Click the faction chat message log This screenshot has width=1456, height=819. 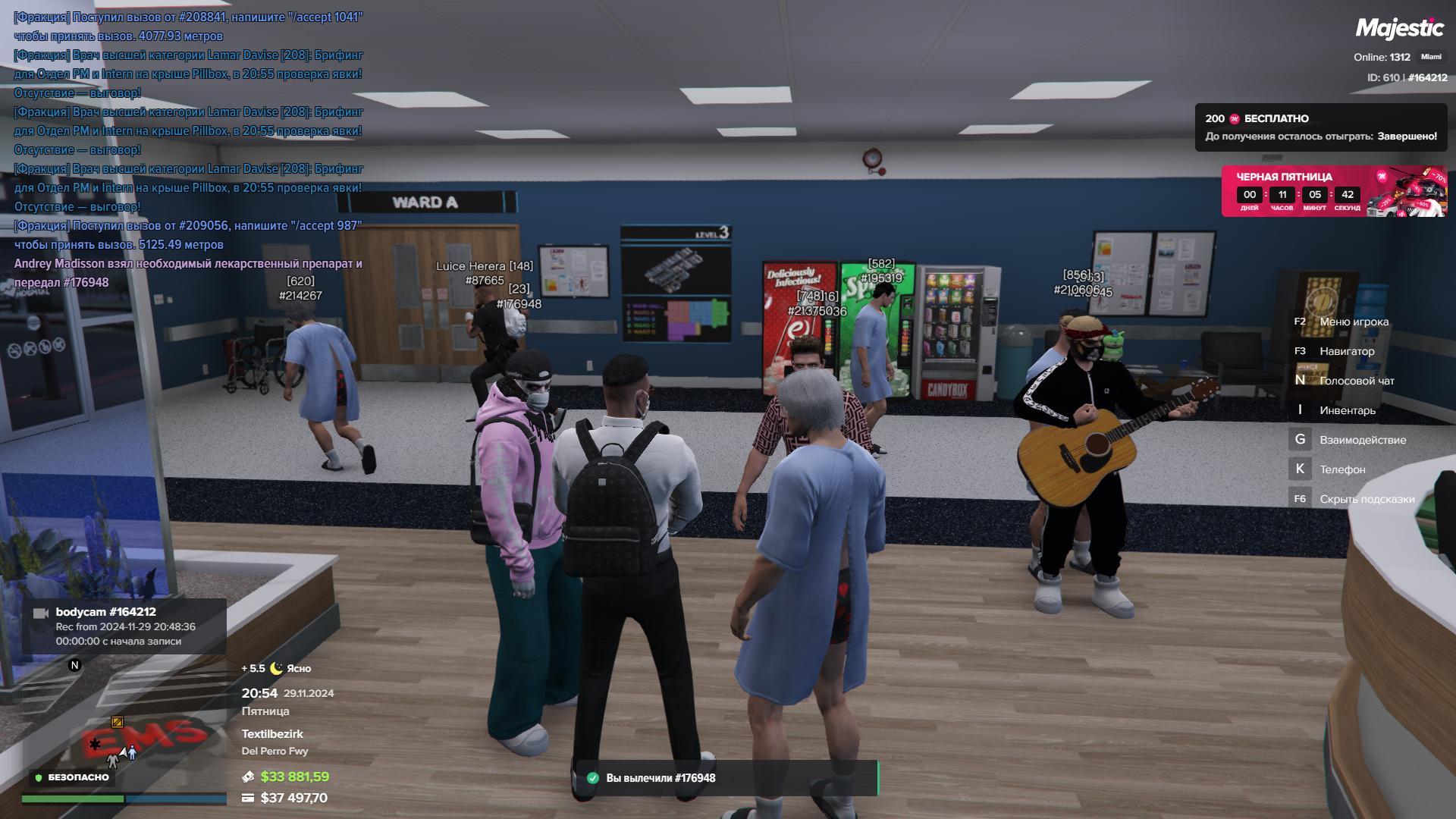coord(189,149)
